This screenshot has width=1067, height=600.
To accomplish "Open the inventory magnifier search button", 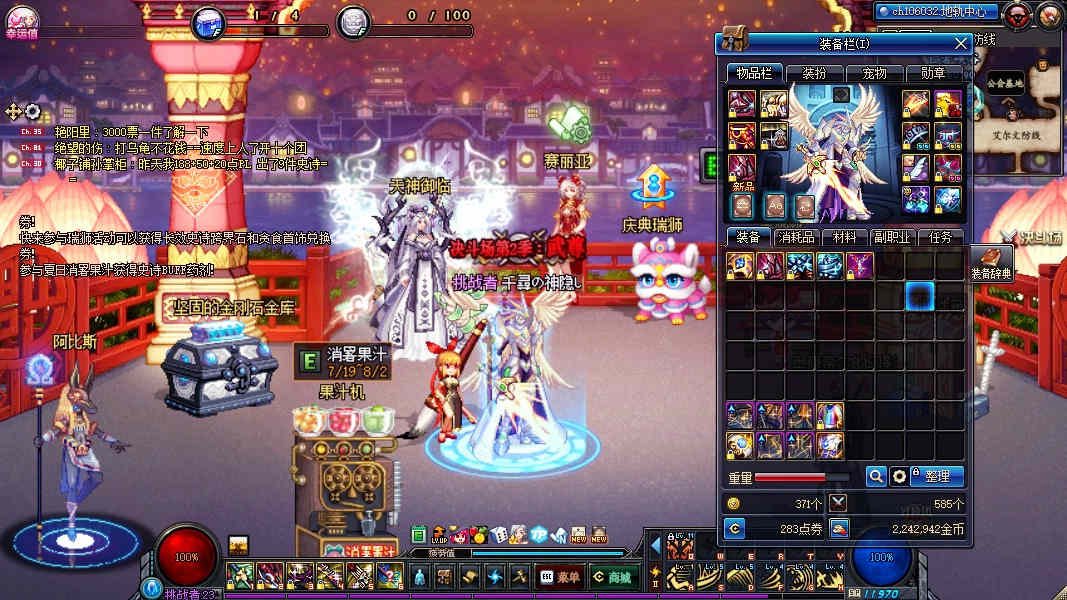I will [x=875, y=477].
